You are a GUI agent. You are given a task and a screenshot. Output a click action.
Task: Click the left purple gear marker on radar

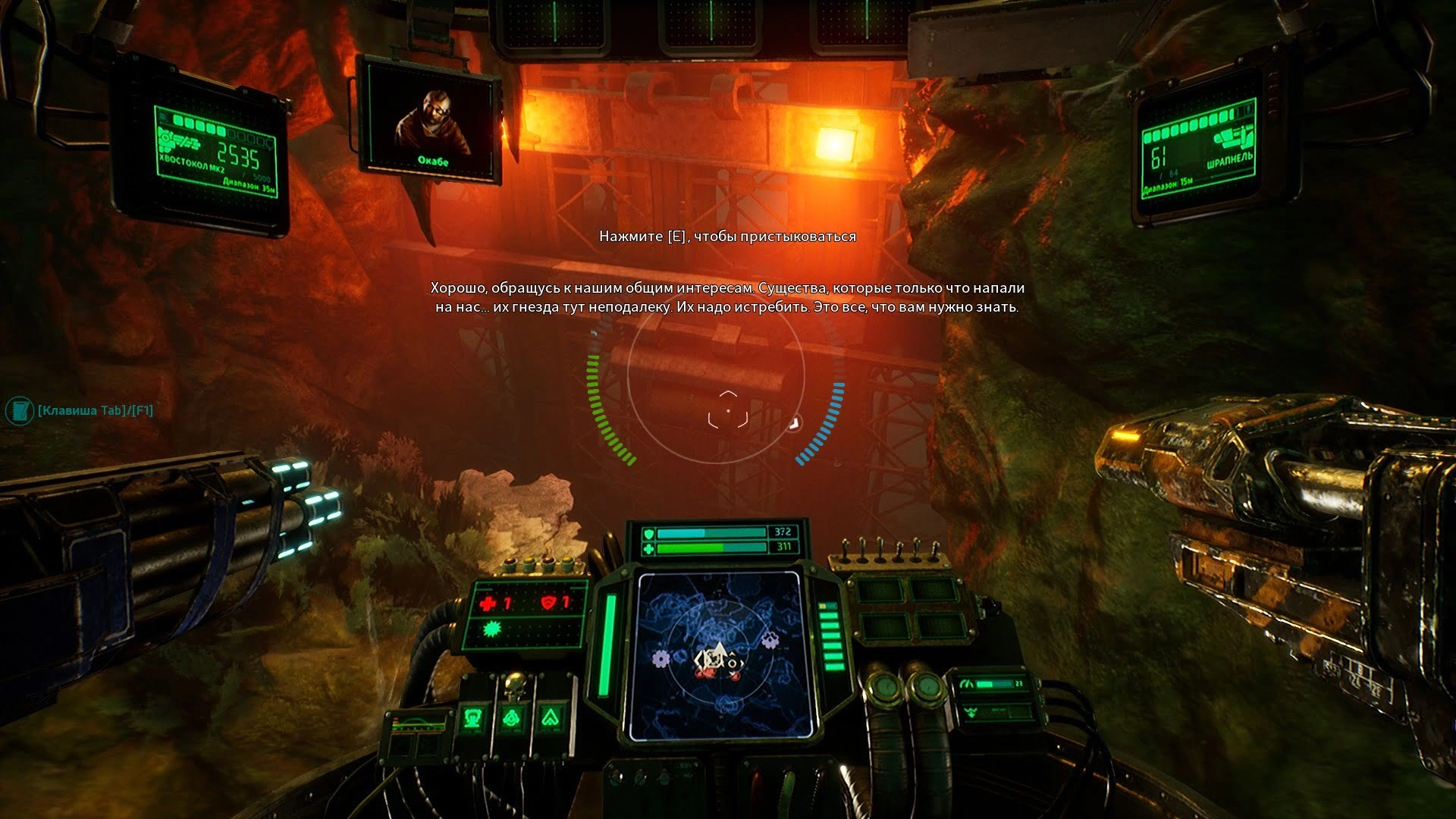[661, 658]
